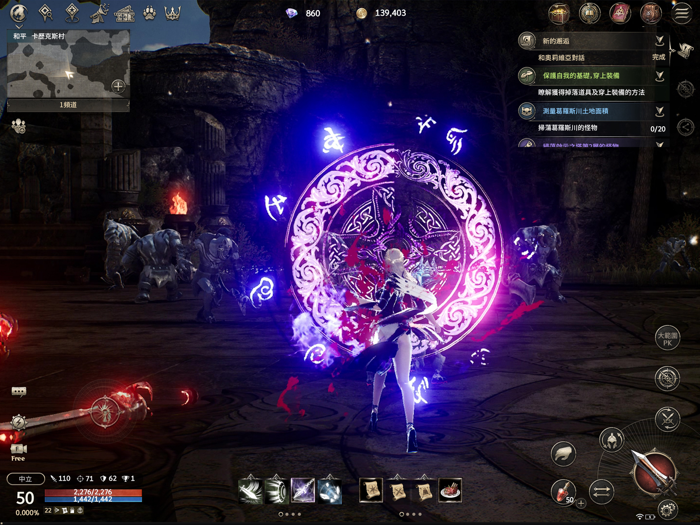
Task: Open the paw print pet icon
Action: click(x=148, y=14)
